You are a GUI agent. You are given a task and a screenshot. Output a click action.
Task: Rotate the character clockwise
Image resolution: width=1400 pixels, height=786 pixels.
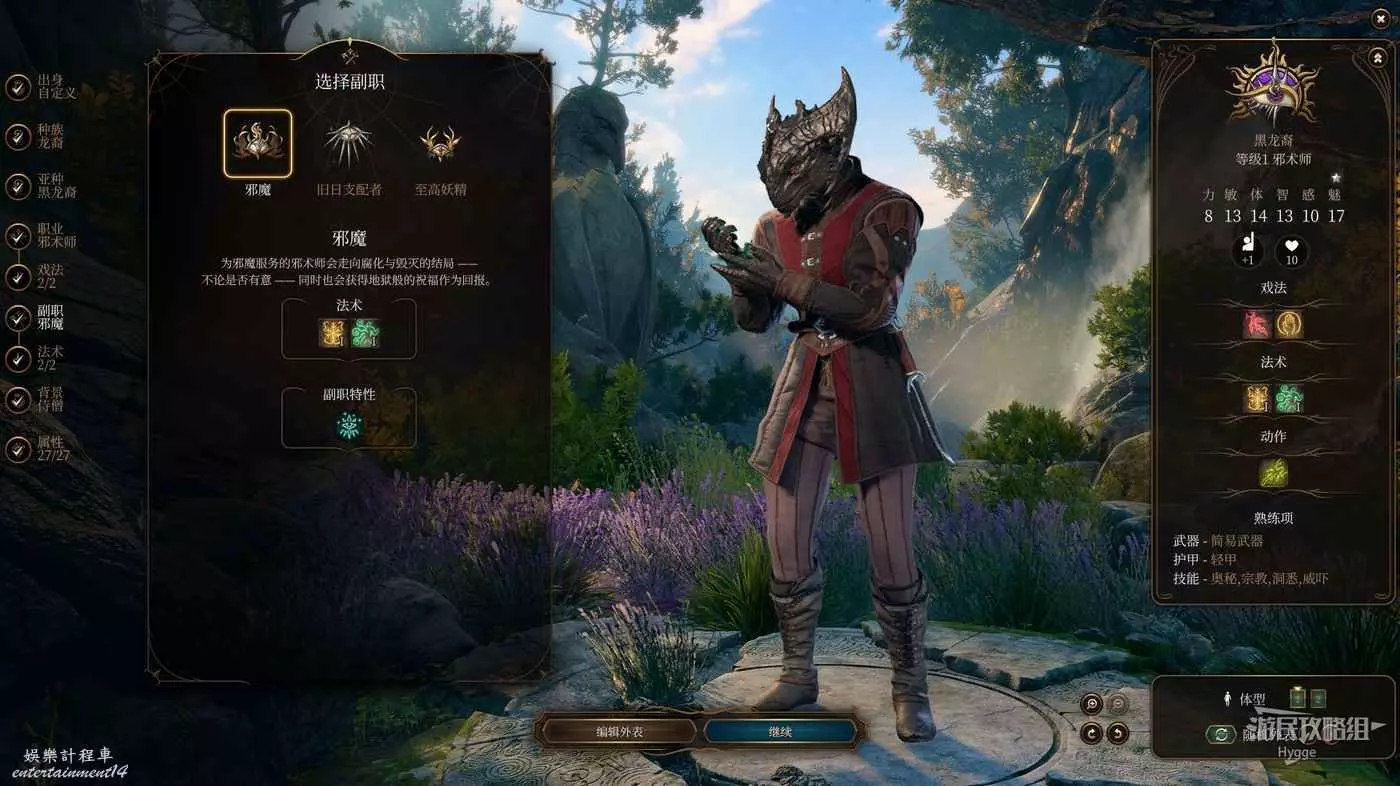tap(1091, 734)
